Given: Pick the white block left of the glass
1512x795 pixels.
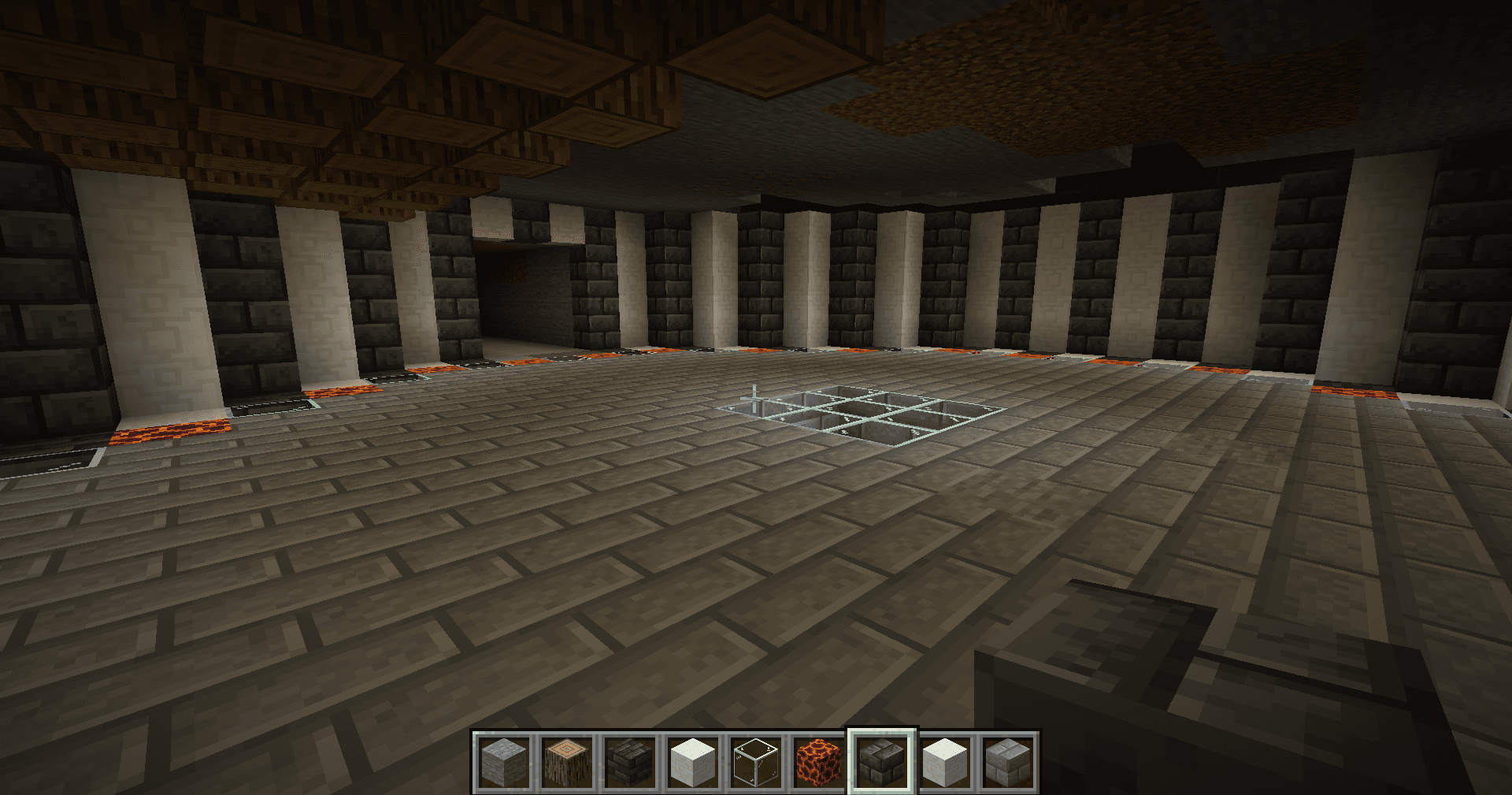Looking at the screenshot, I should pyautogui.click(x=693, y=762).
